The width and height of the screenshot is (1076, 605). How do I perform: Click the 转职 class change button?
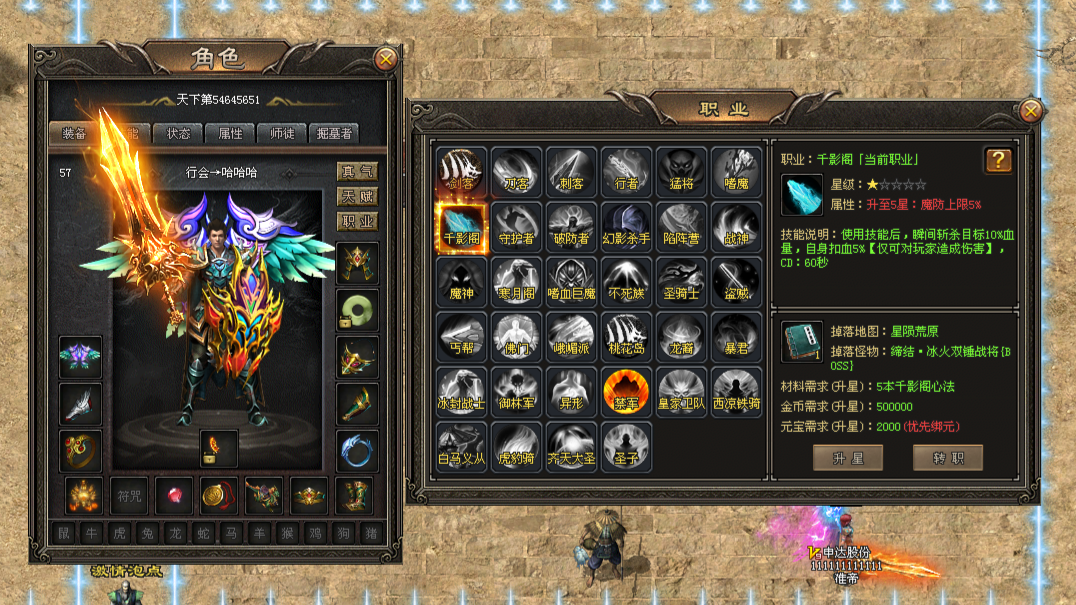(x=947, y=458)
